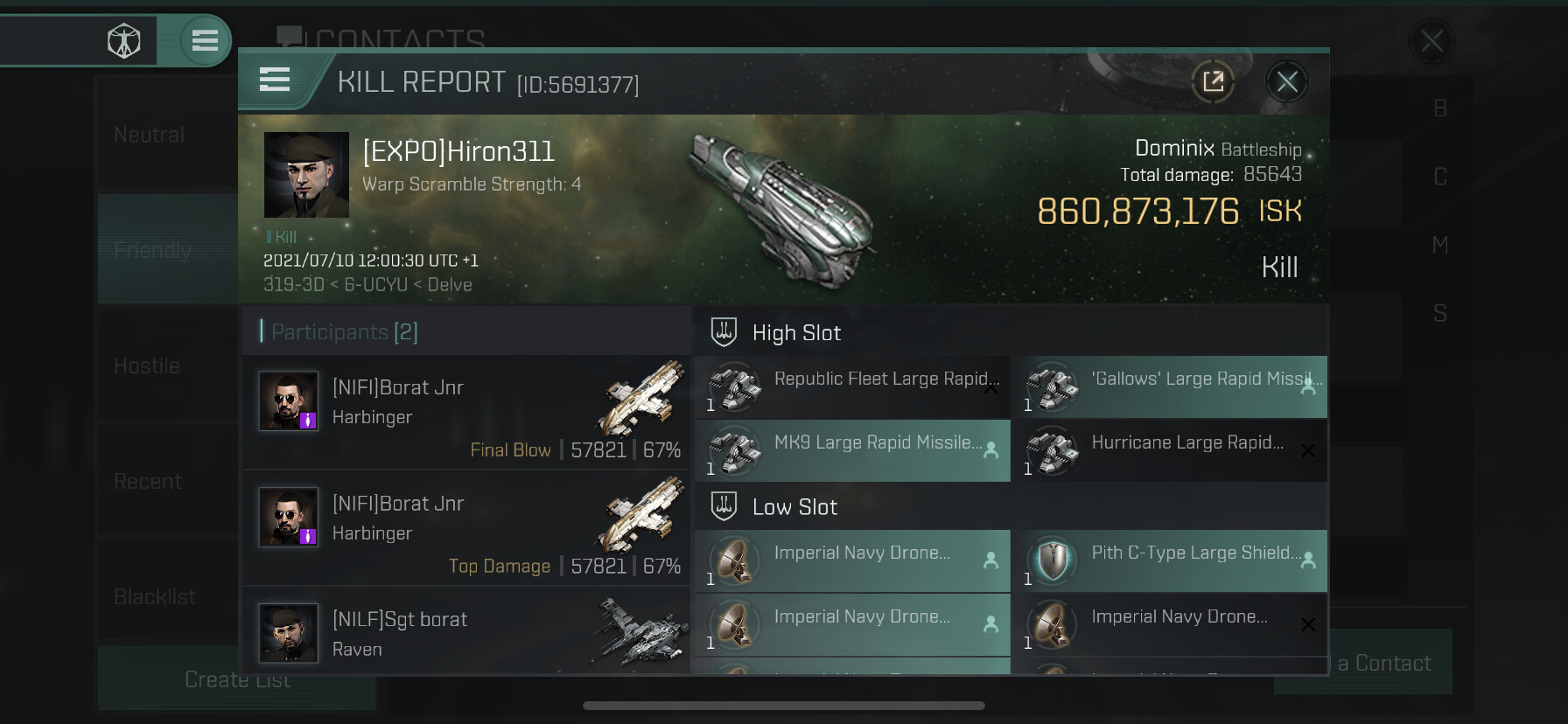The image size is (1568, 724).
Task: Inspect the Pith C-Type Large Shield module
Action: click(1169, 561)
